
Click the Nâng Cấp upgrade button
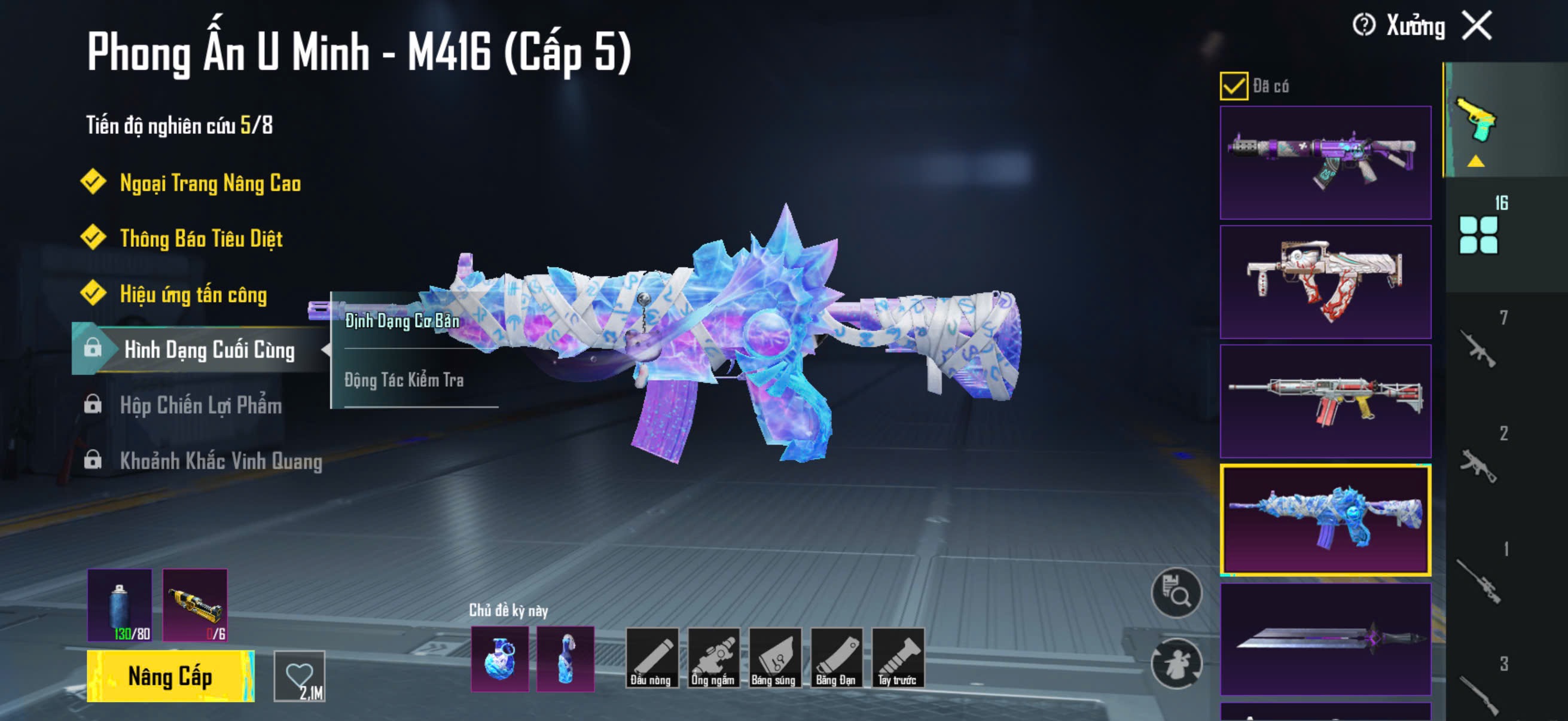coord(170,676)
